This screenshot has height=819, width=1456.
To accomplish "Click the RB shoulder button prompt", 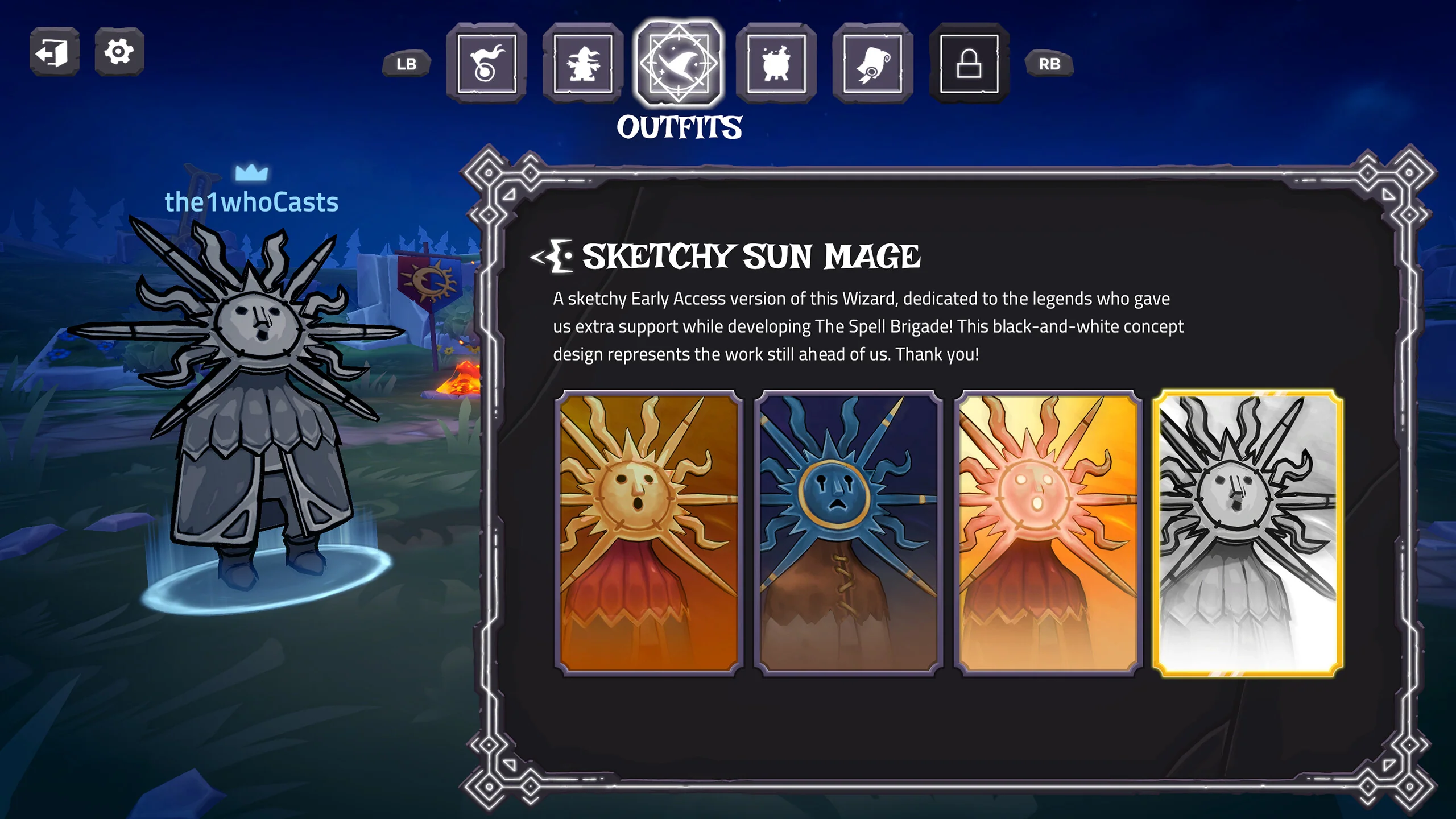I will (x=1049, y=64).
